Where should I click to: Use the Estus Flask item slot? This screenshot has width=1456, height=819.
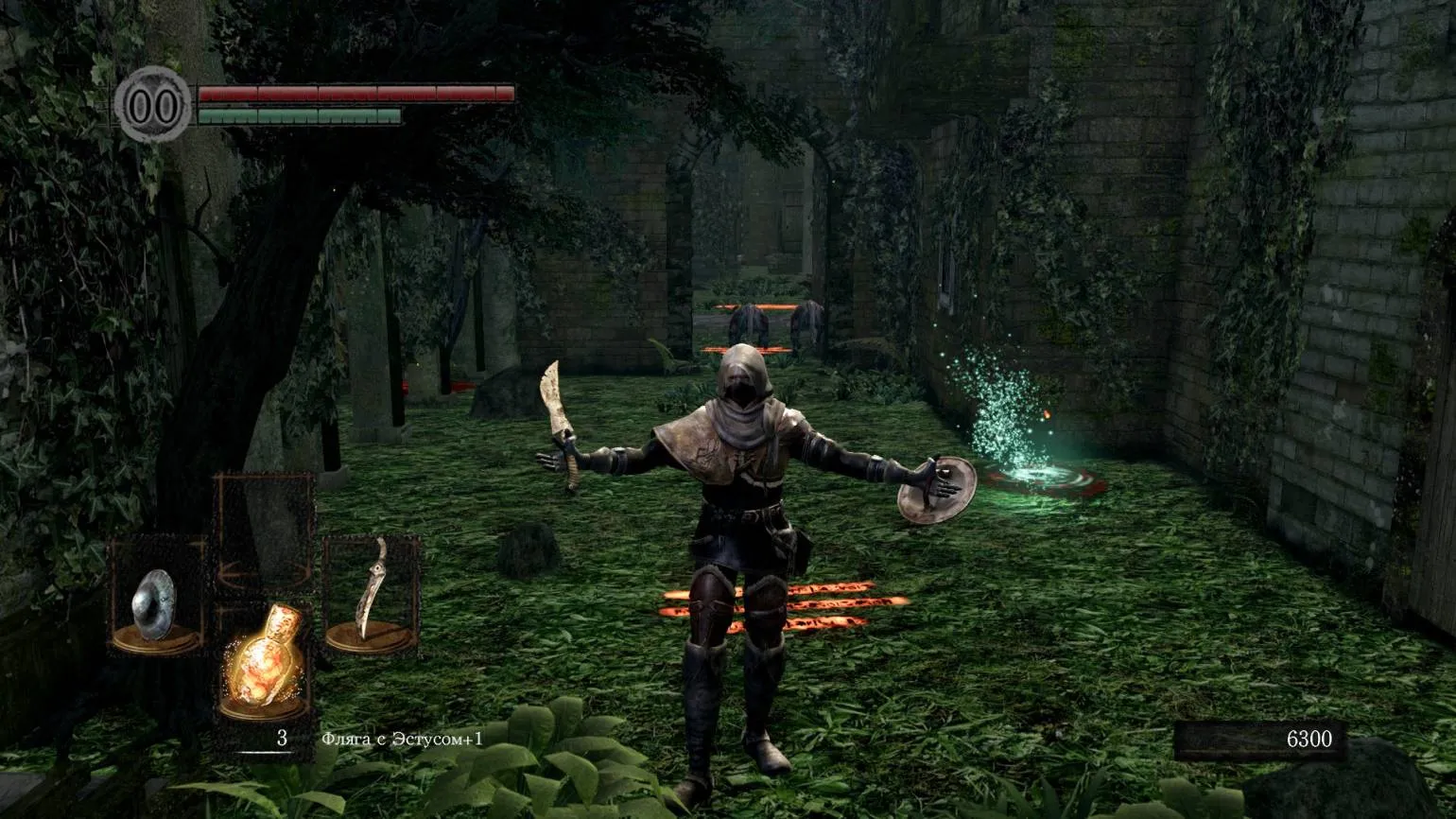click(264, 664)
